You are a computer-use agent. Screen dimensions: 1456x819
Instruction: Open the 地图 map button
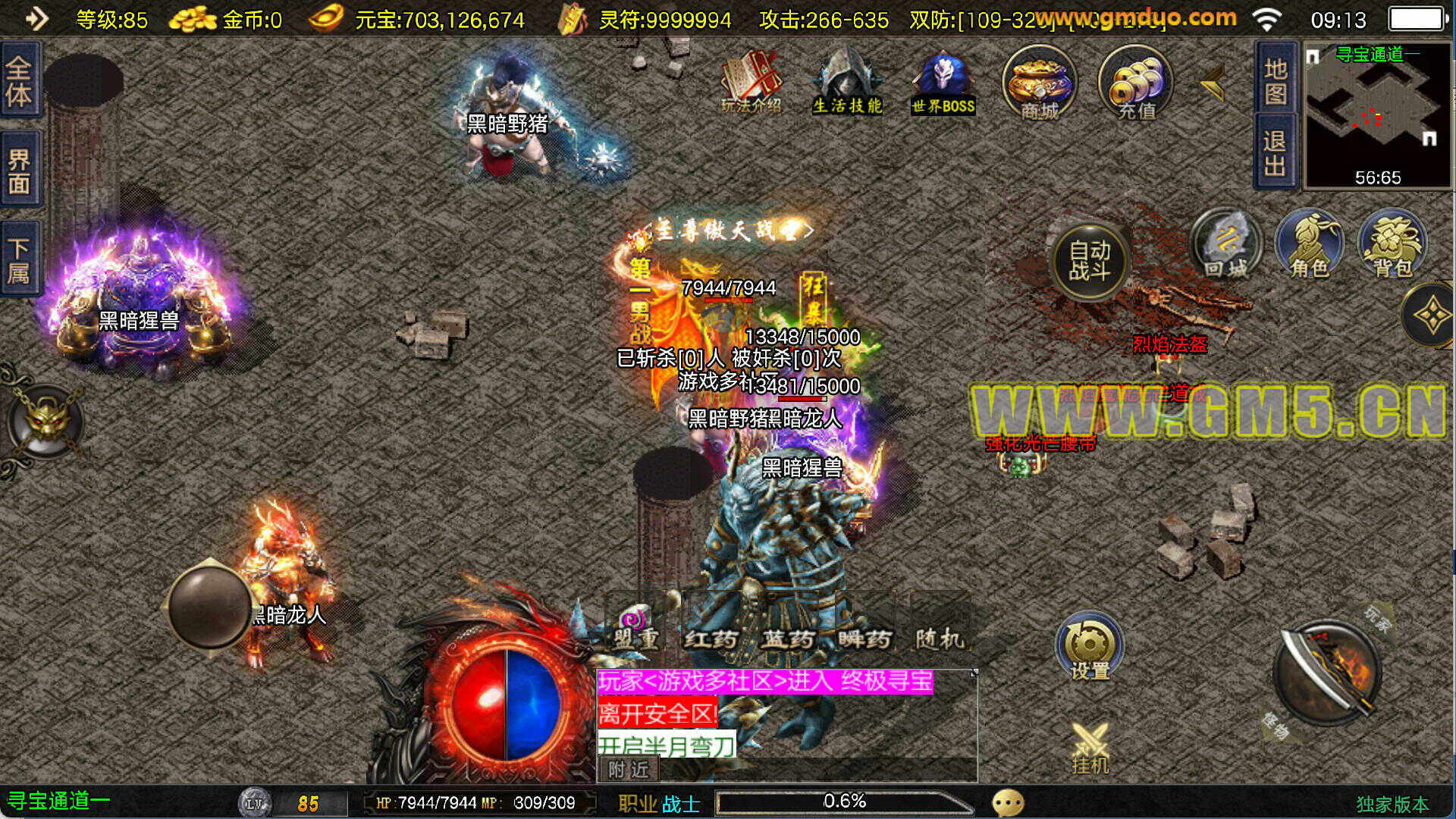[x=1276, y=80]
